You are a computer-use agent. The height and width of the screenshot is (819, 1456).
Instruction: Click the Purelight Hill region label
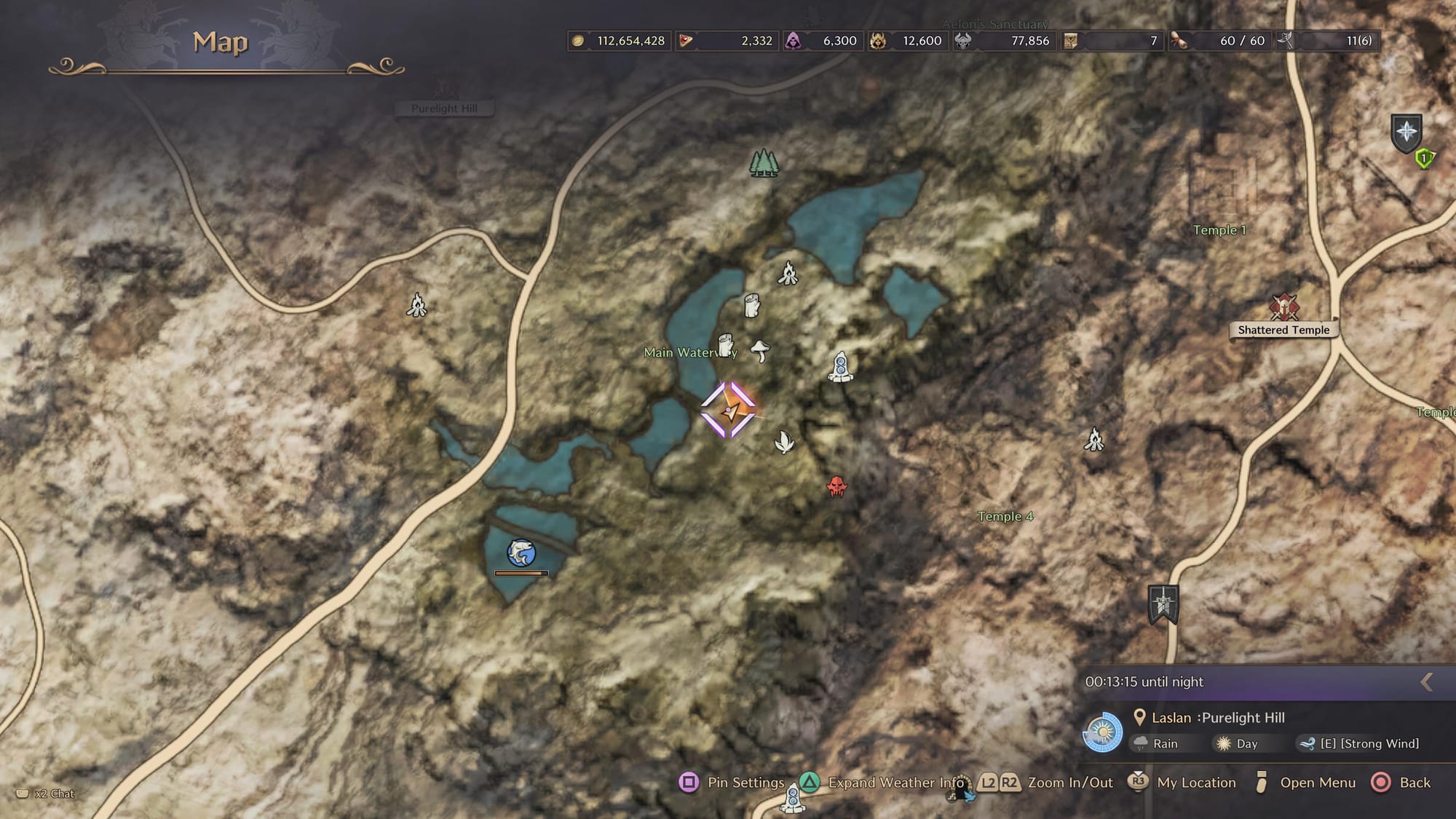tap(444, 108)
